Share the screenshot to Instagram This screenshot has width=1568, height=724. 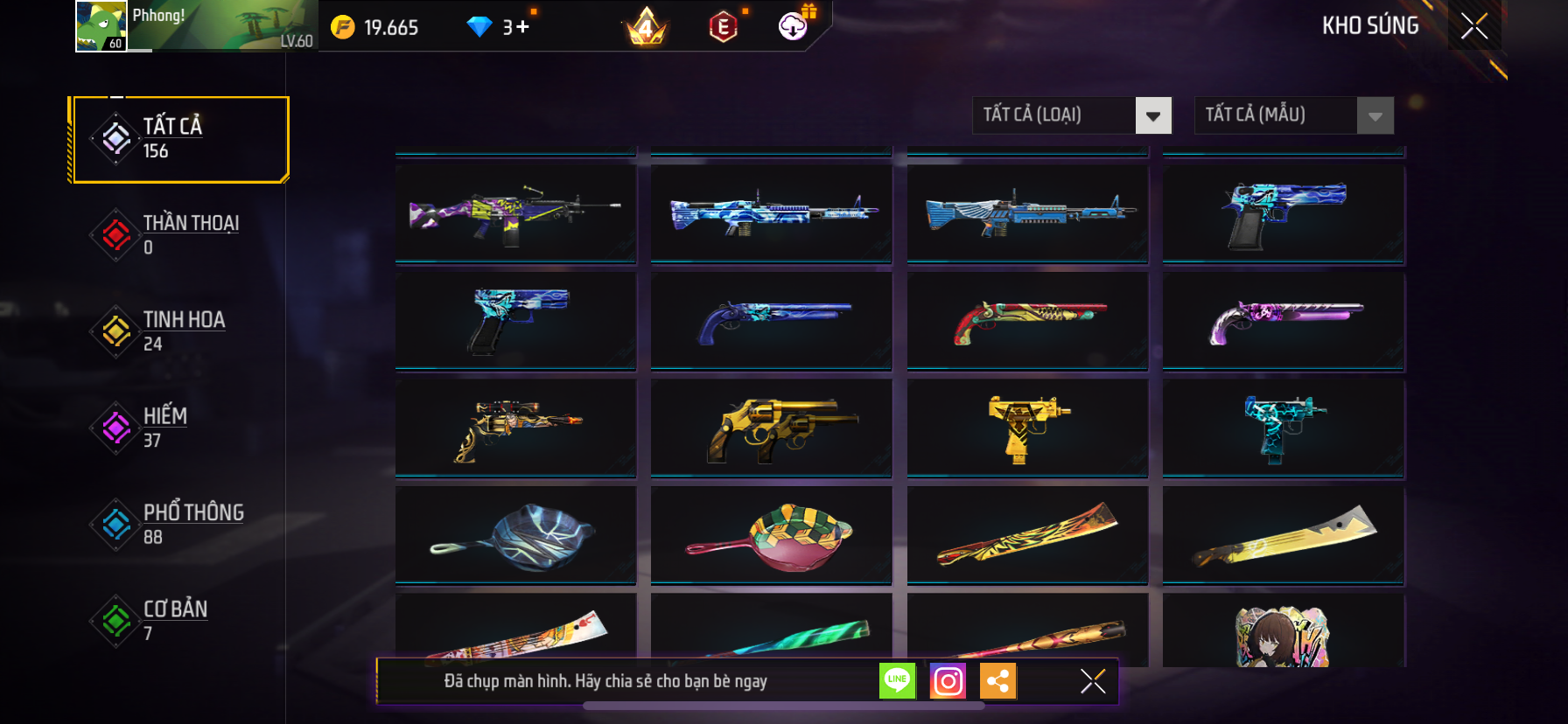(x=948, y=681)
